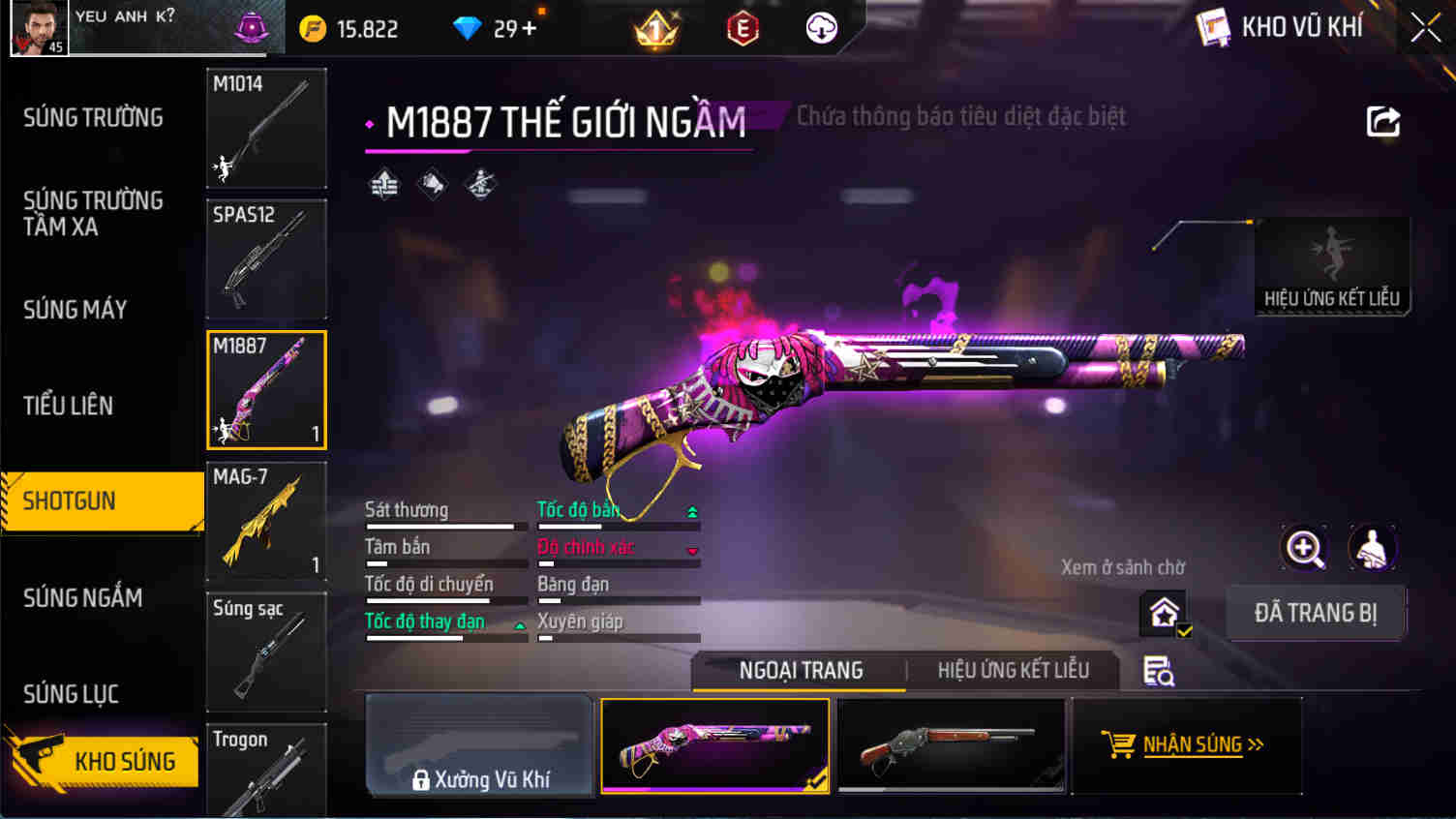This screenshot has height=819, width=1456.
Task: Open the cloud download icon
Action: (819, 28)
